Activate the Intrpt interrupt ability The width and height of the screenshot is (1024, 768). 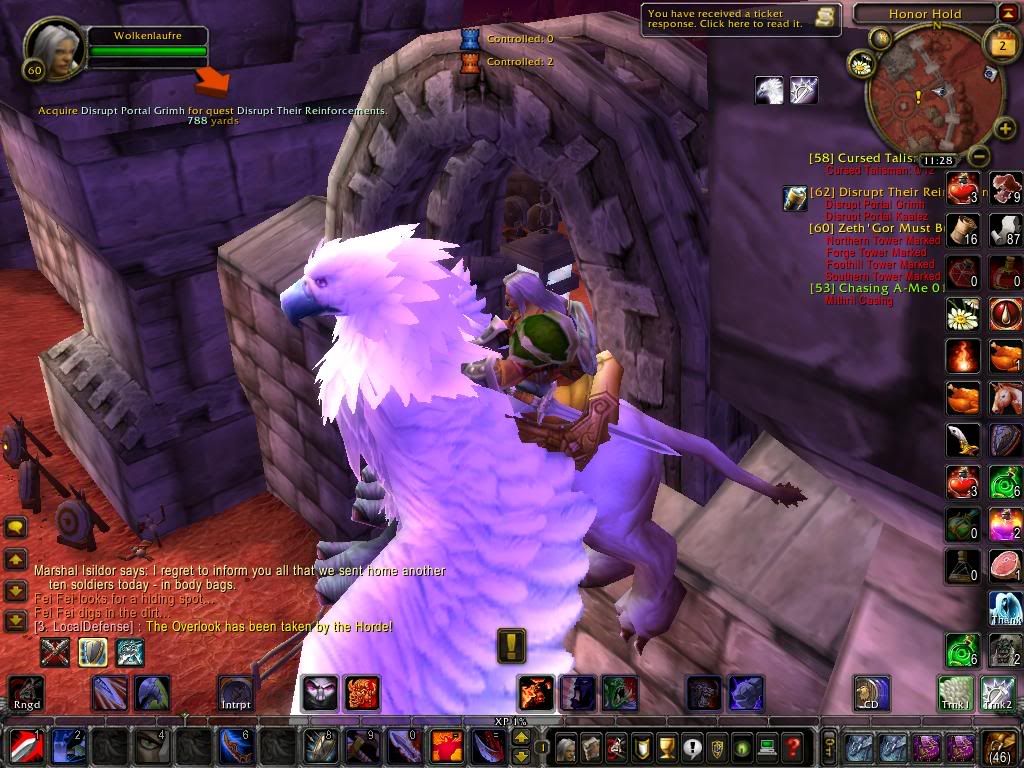click(x=236, y=692)
